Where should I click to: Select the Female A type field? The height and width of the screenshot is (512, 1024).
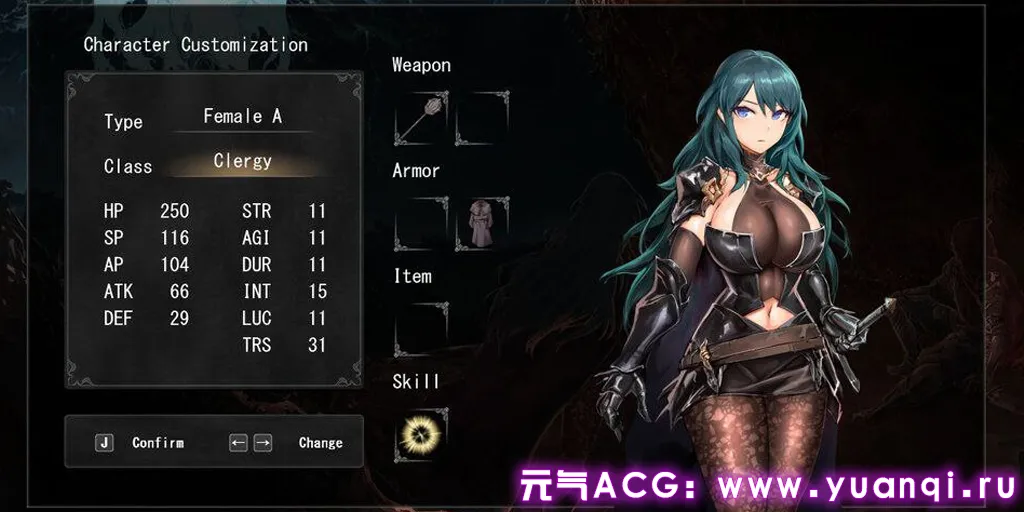(242, 117)
